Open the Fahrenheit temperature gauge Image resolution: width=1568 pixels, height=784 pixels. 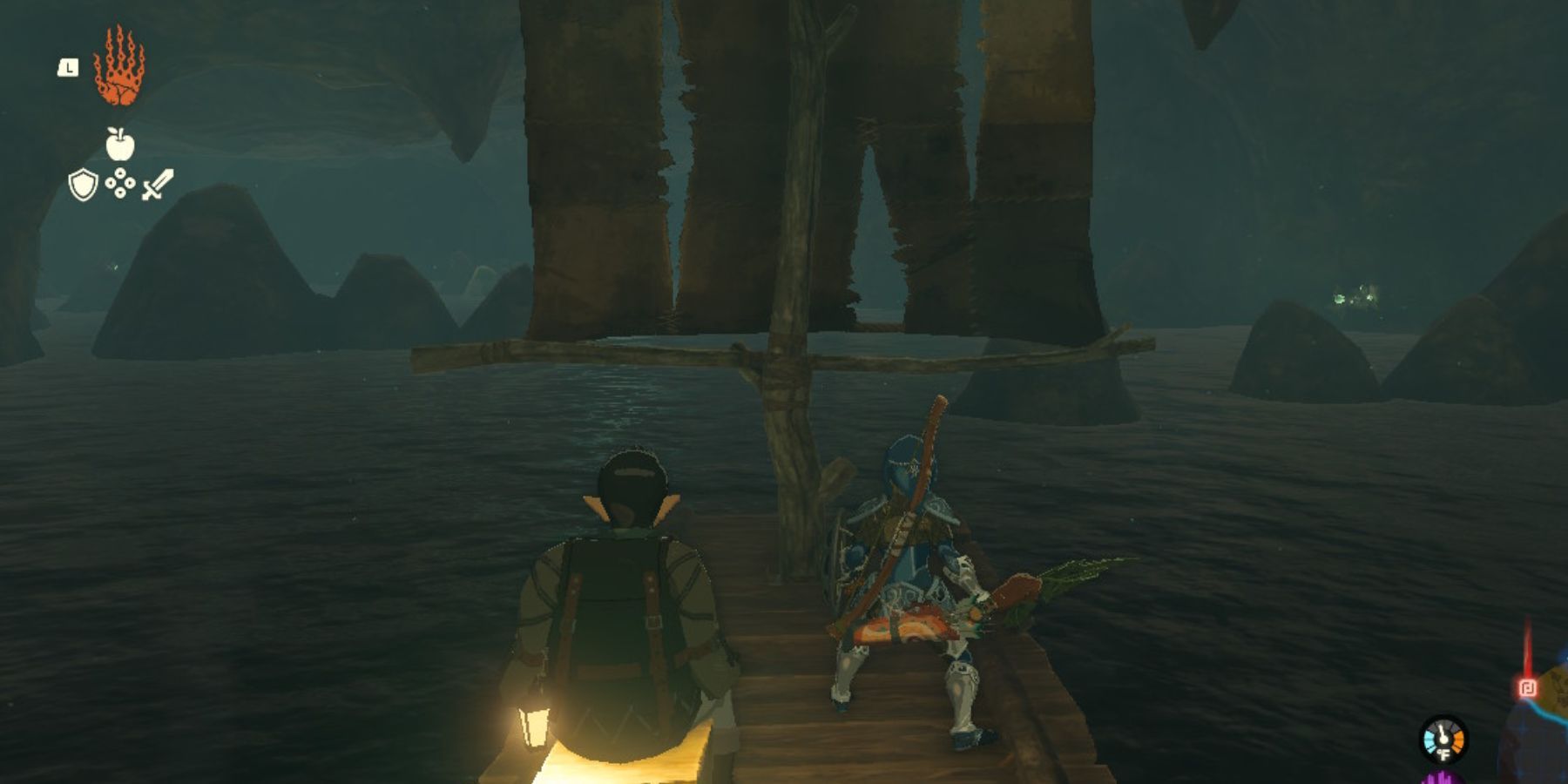pos(1443,739)
